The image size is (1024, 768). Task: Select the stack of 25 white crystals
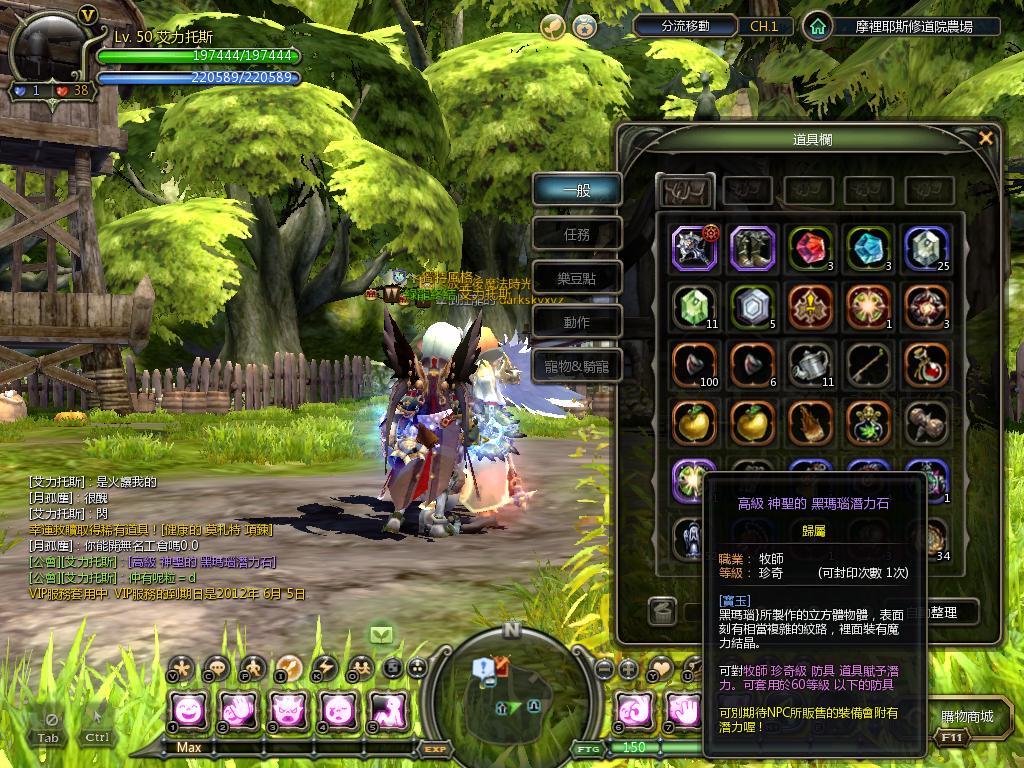pyautogui.click(x=926, y=248)
